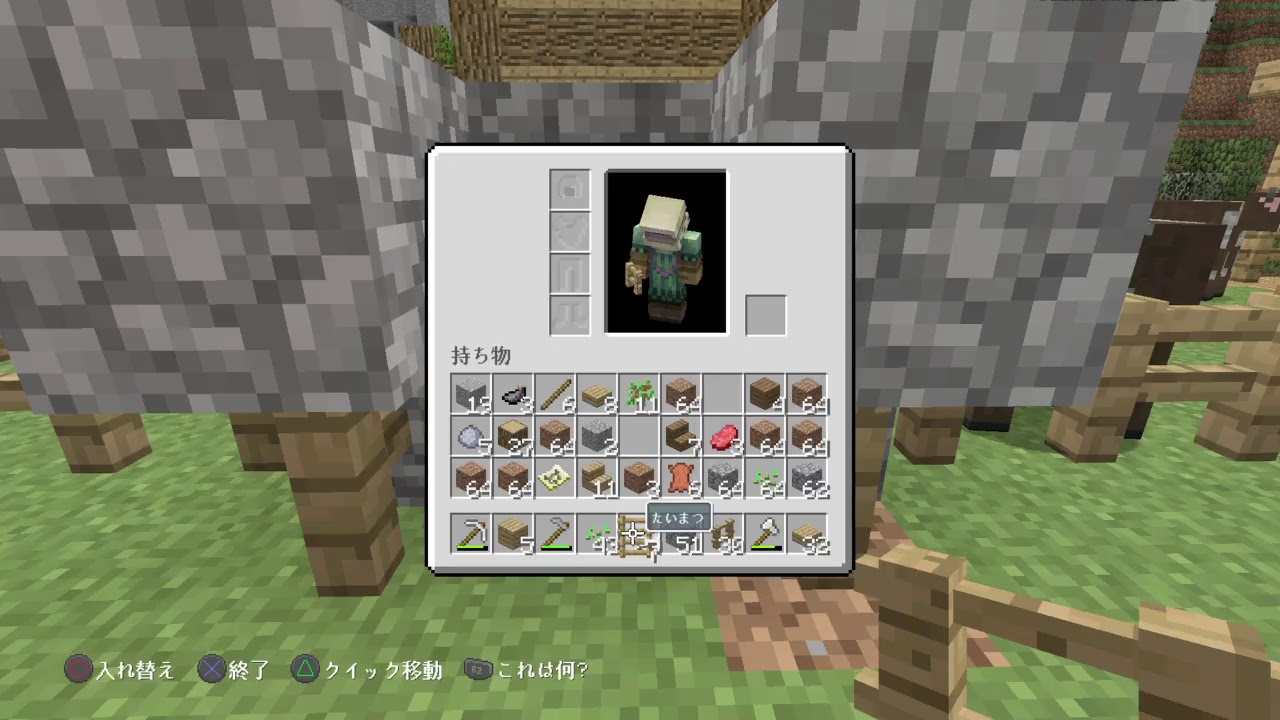
Task: Pick up the leather item
Action: pos(680,479)
